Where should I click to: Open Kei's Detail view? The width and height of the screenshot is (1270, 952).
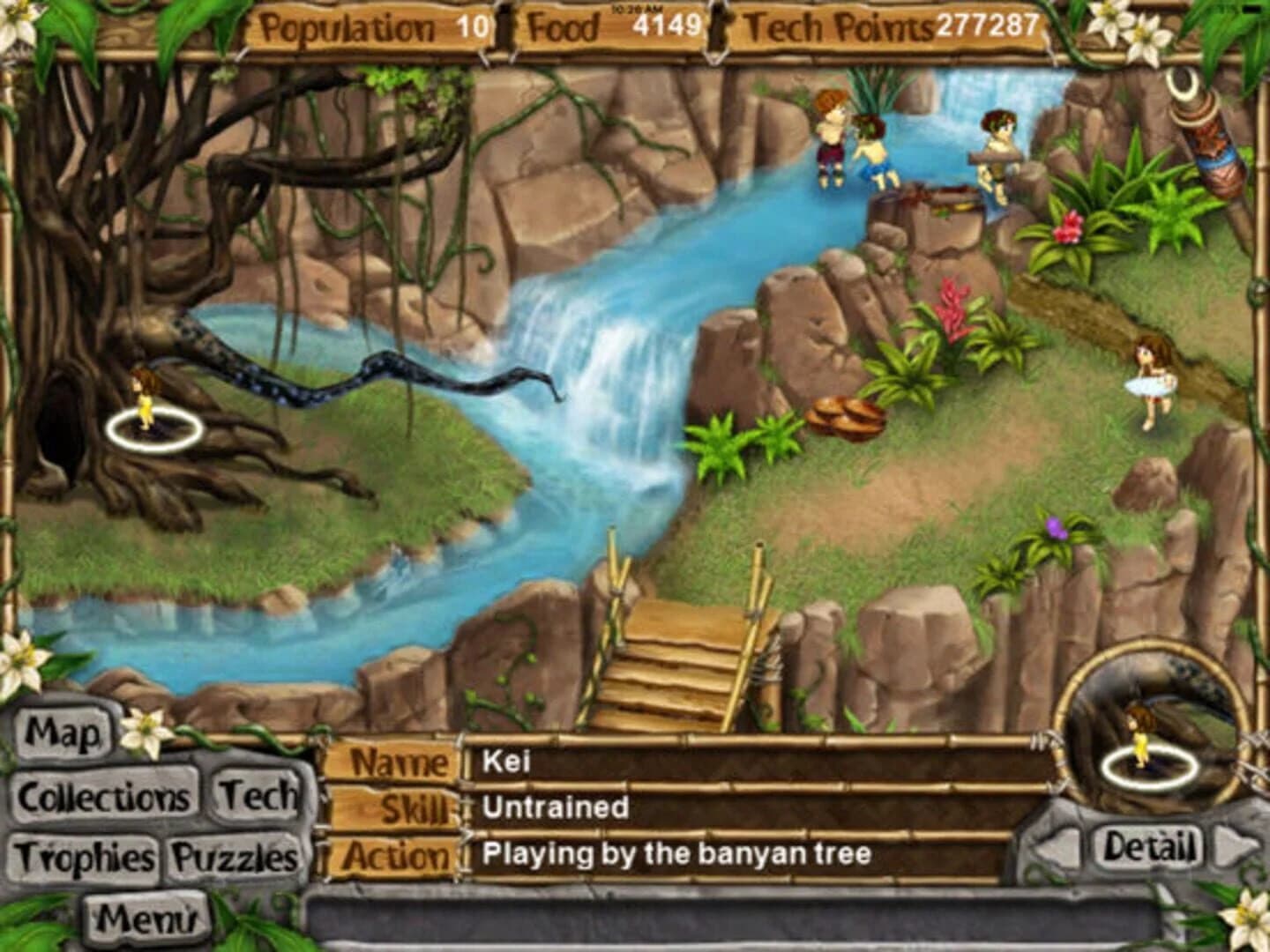1151,844
